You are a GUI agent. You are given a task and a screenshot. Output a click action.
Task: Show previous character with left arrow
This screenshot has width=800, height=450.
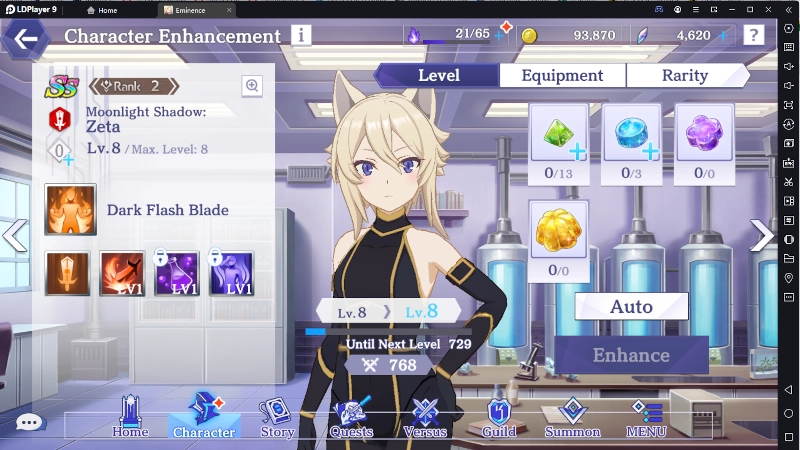click(x=14, y=236)
